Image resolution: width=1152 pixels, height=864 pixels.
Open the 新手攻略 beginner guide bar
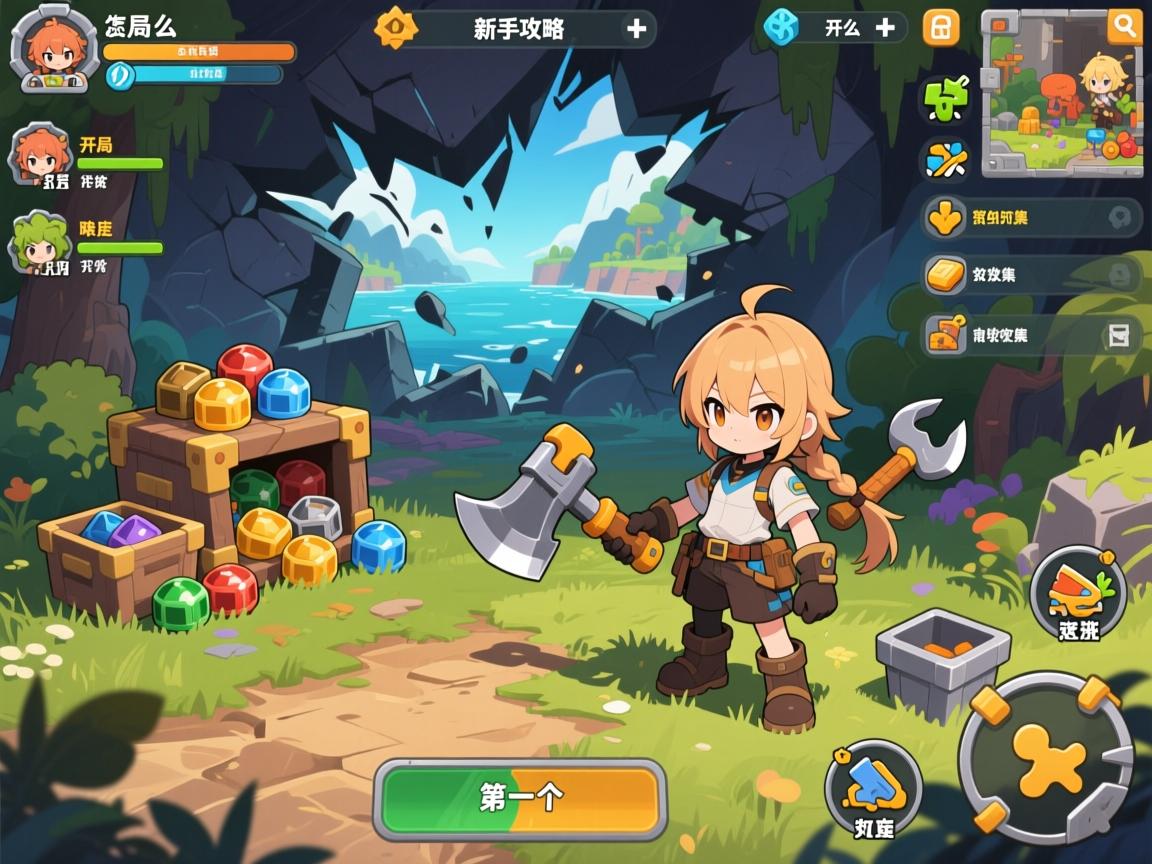point(517,29)
